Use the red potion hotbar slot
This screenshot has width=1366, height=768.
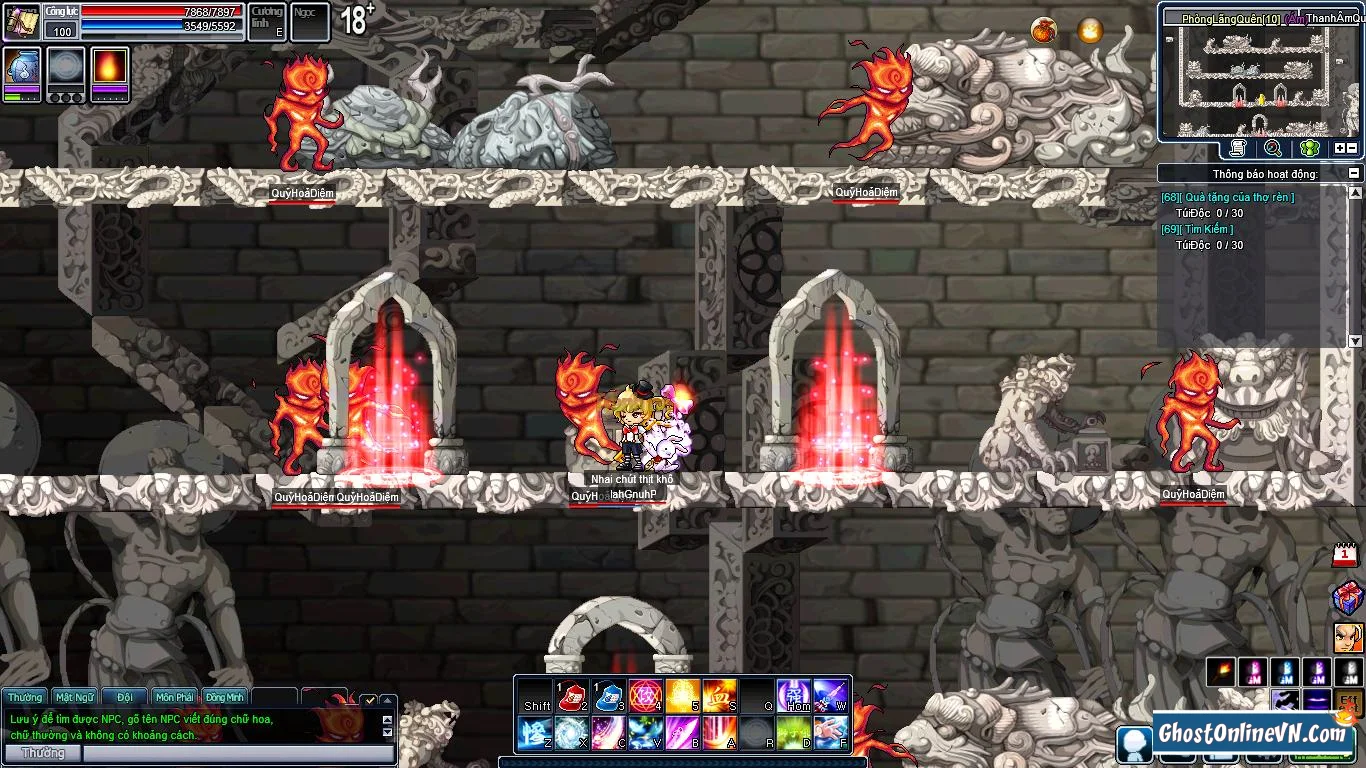pyautogui.click(x=571, y=696)
